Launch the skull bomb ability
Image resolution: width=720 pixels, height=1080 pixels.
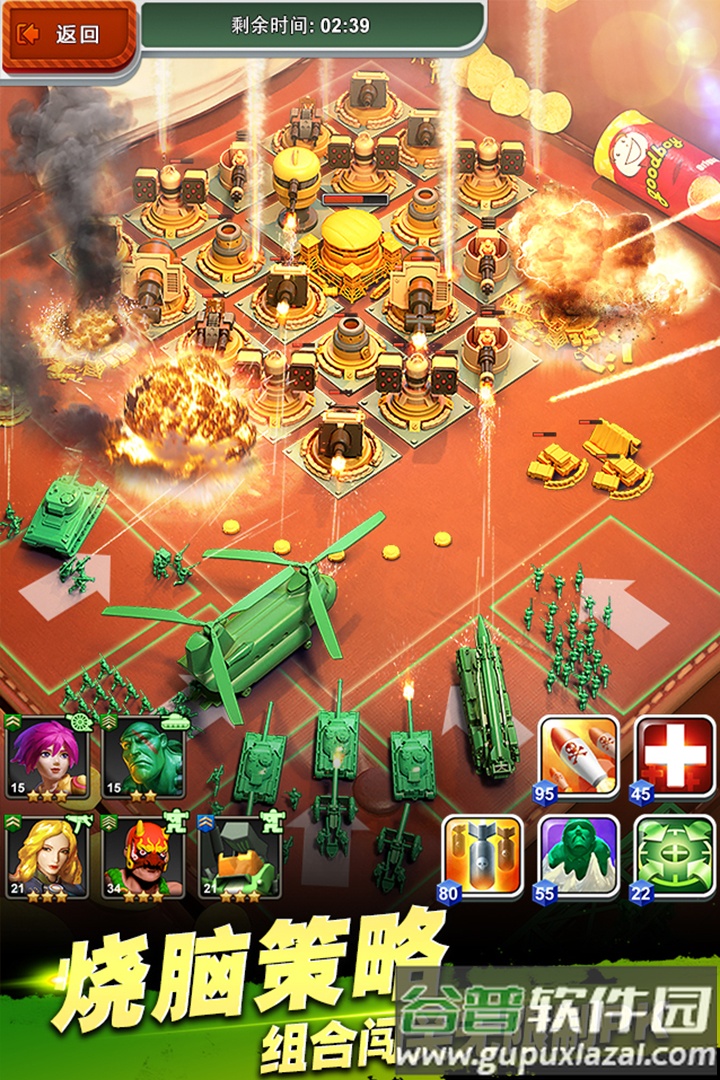(482, 856)
